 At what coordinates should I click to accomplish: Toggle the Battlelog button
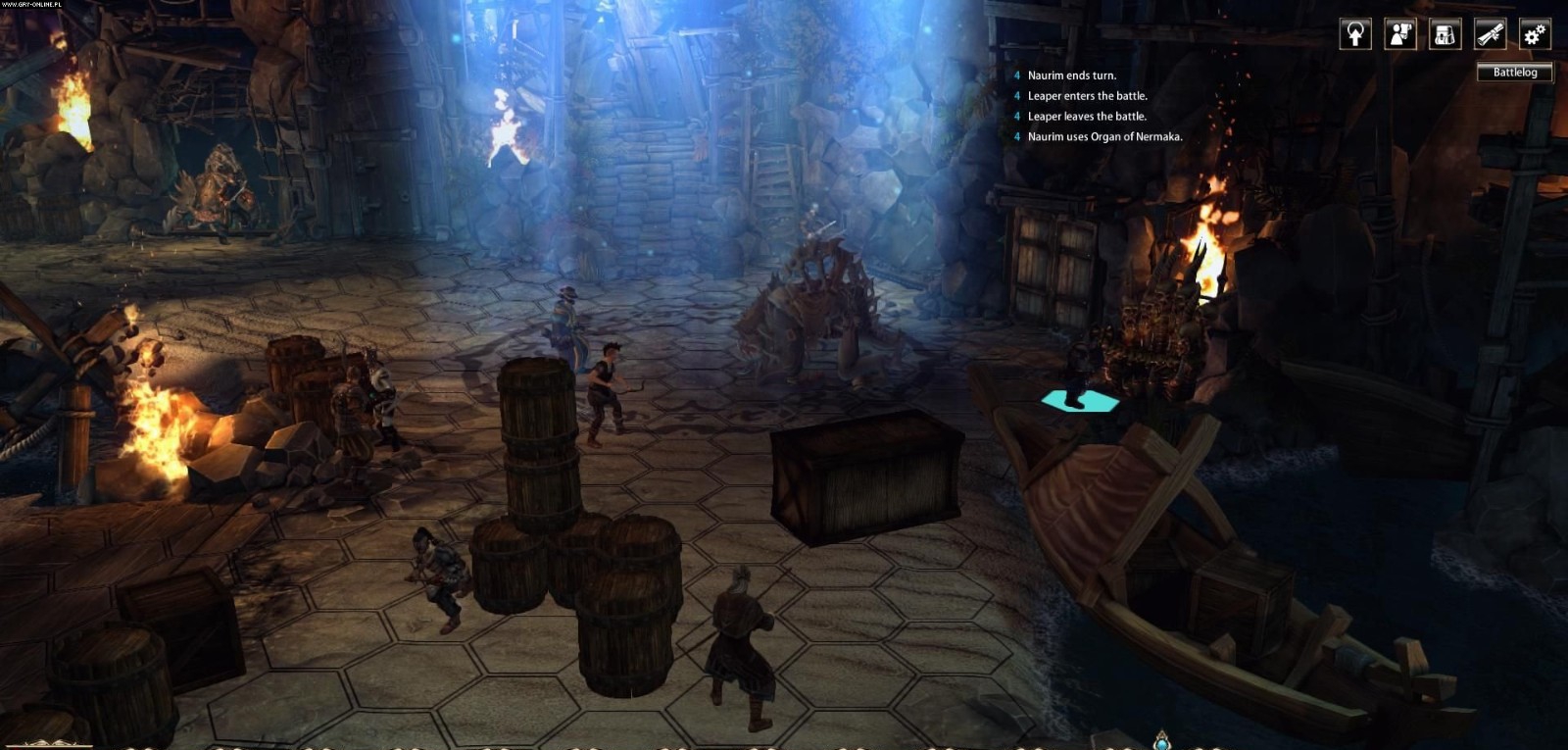click(x=1514, y=73)
